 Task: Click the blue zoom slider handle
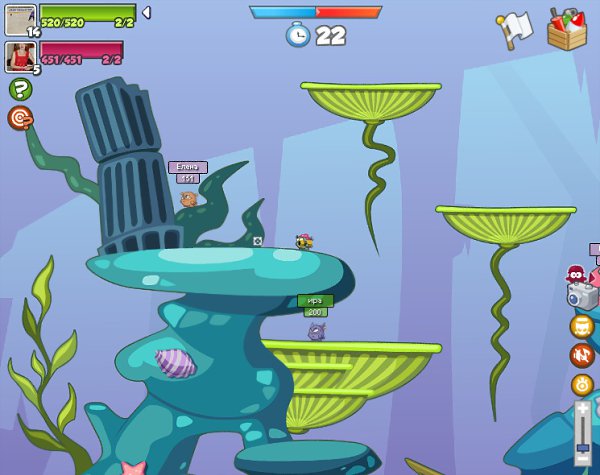coord(582,447)
